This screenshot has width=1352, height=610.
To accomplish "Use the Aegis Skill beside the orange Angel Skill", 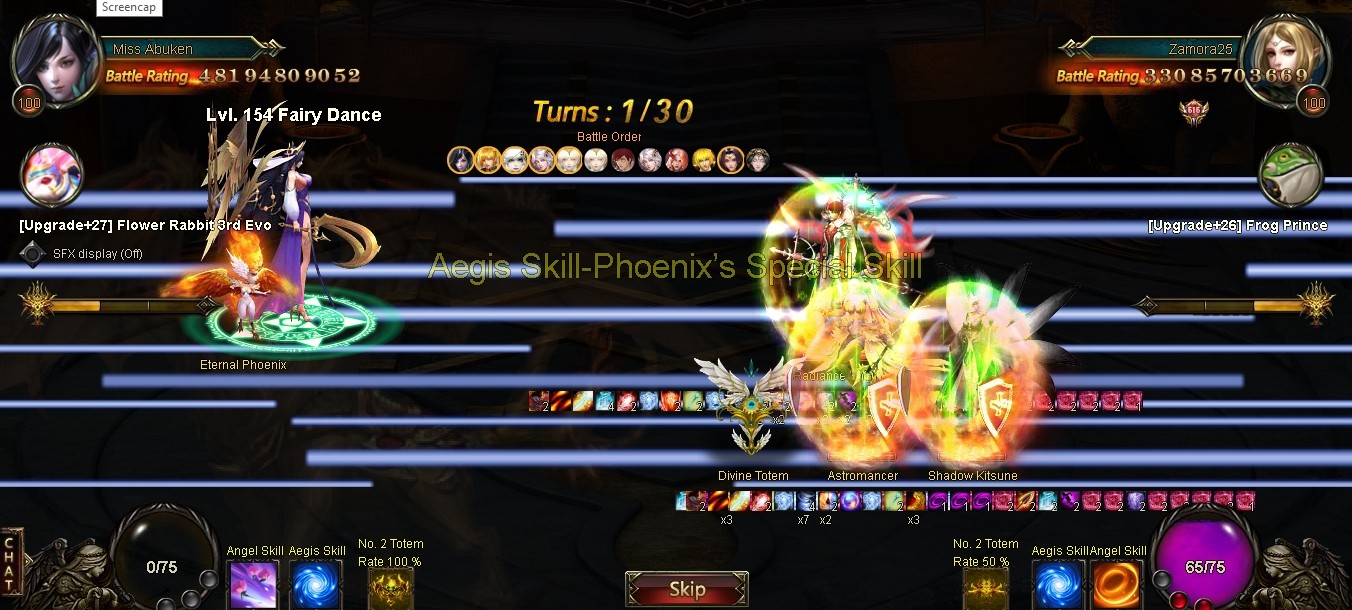I will 1058,584.
